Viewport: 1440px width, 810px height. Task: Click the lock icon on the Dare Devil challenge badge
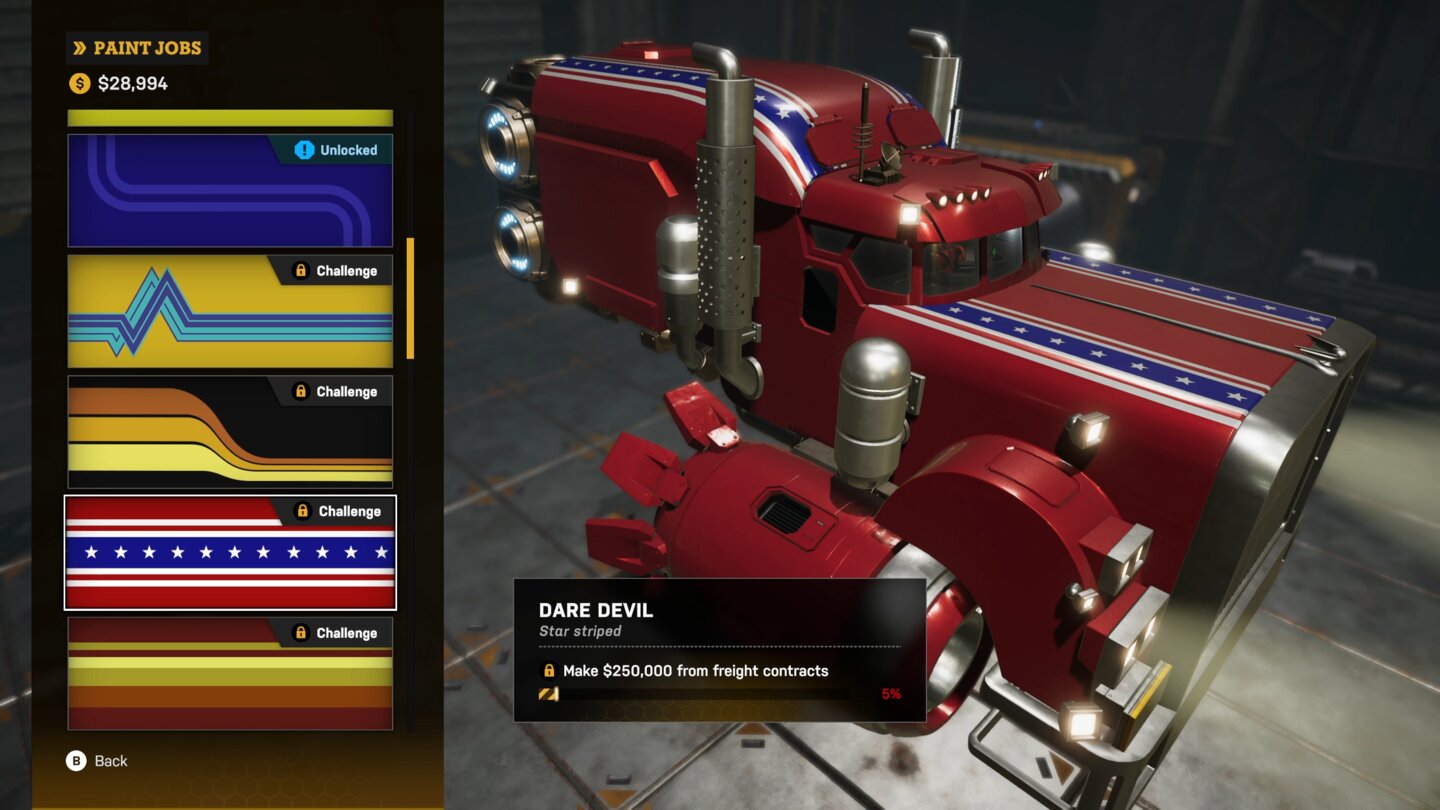(304, 511)
